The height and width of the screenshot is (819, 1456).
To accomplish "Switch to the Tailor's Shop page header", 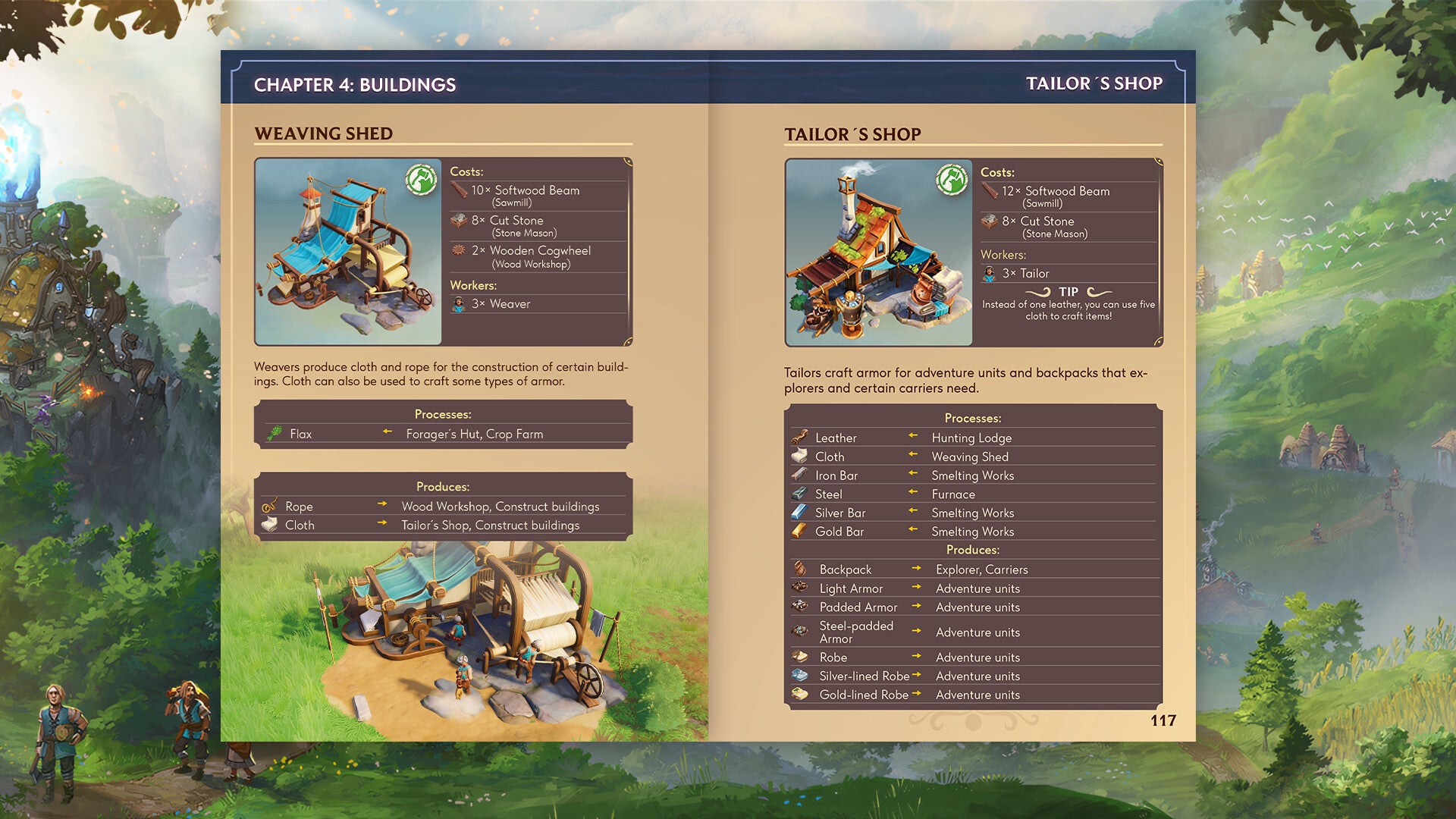I will tap(1094, 85).
